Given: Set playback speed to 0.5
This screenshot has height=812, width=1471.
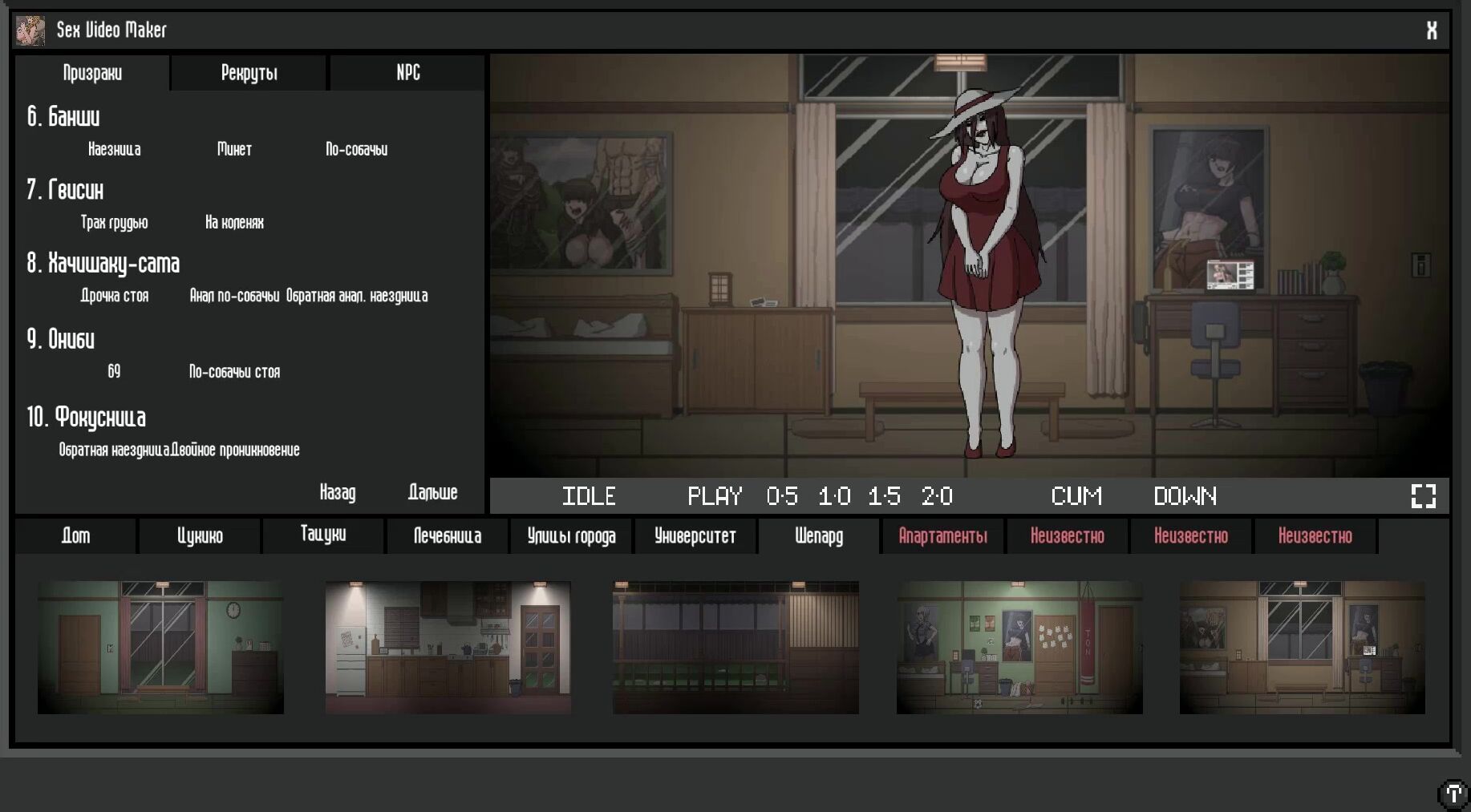Looking at the screenshot, I should coord(782,496).
